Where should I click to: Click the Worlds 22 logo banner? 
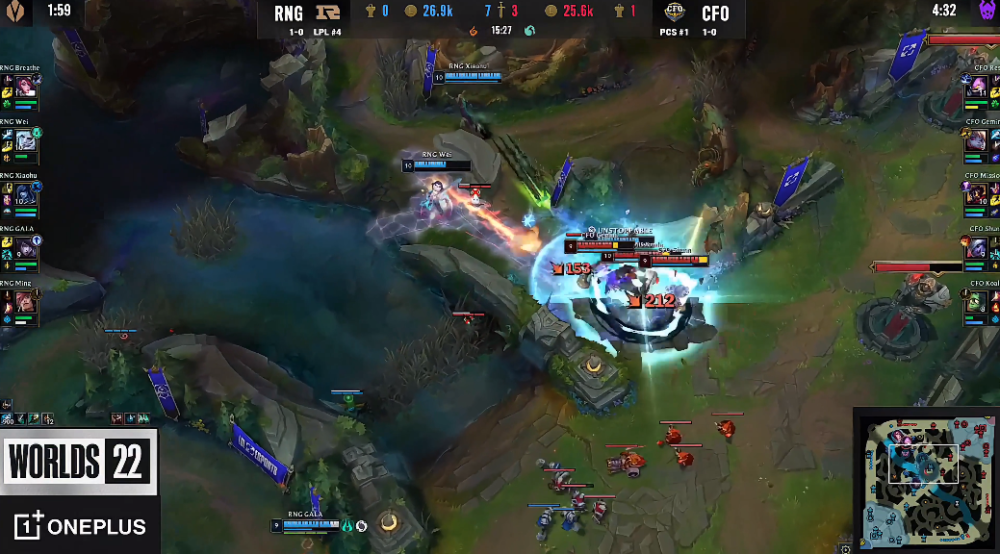click(79, 462)
